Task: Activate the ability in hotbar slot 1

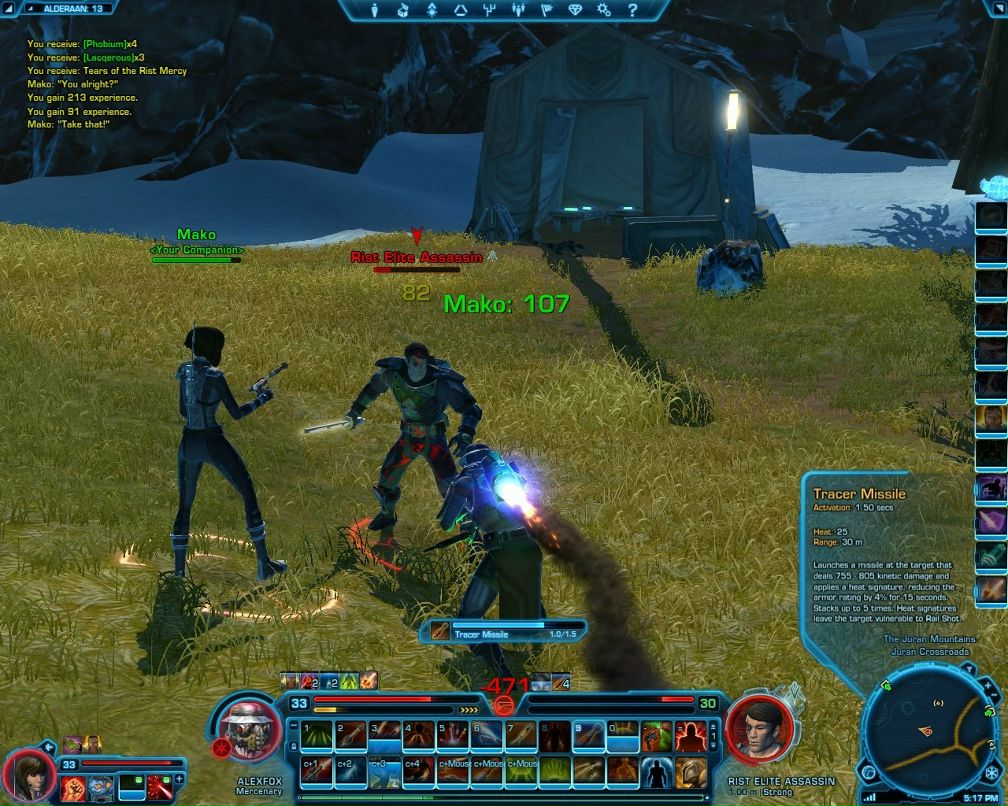Action: pos(317,736)
